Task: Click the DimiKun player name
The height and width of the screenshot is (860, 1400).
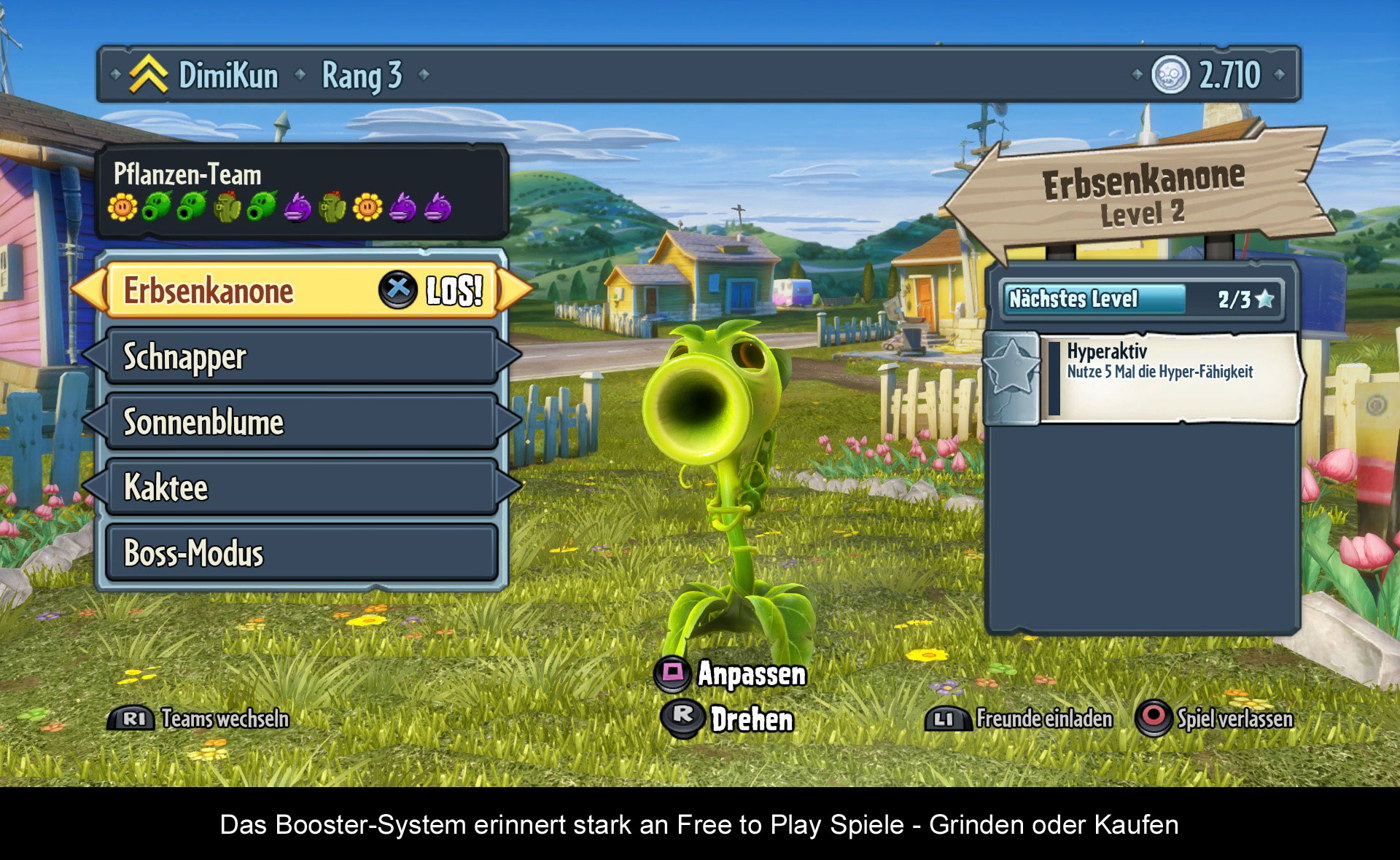Action: coord(228,75)
